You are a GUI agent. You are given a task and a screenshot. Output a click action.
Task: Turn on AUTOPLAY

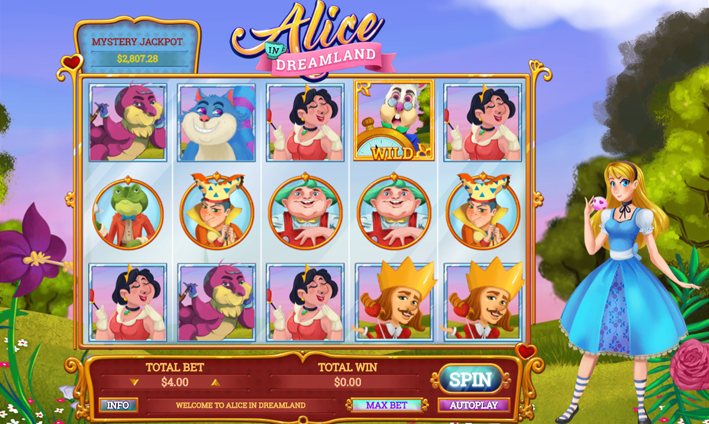click(473, 405)
